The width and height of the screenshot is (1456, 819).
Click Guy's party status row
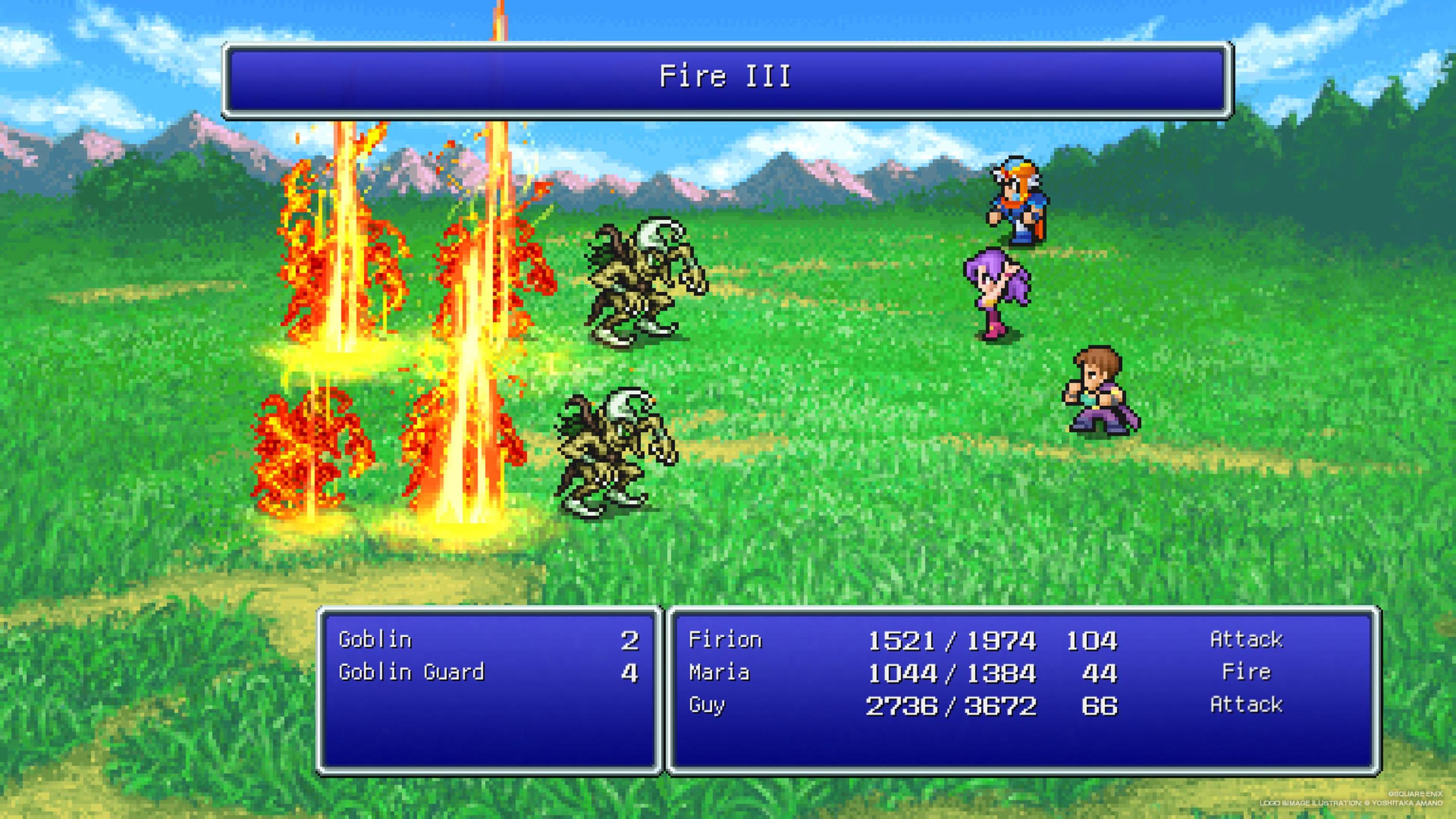point(706,705)
